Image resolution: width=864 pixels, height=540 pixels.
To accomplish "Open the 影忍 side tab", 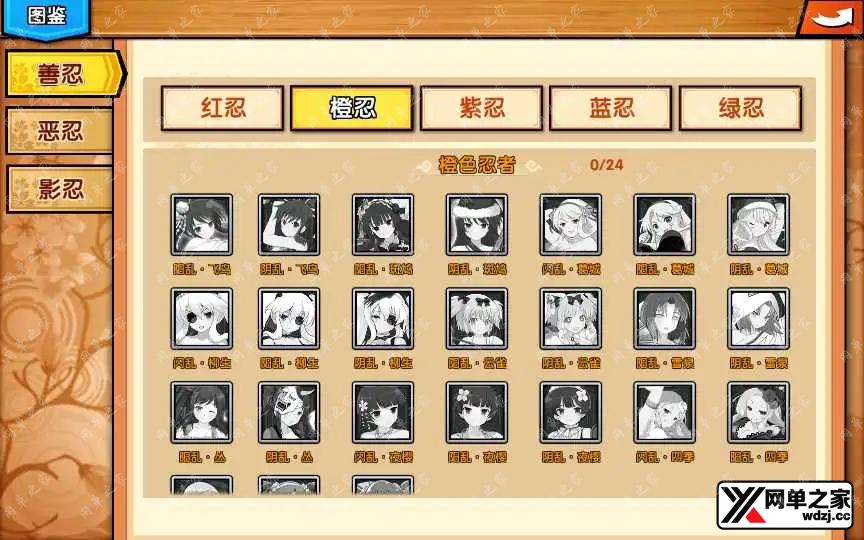I will click(x=60, y=188).
